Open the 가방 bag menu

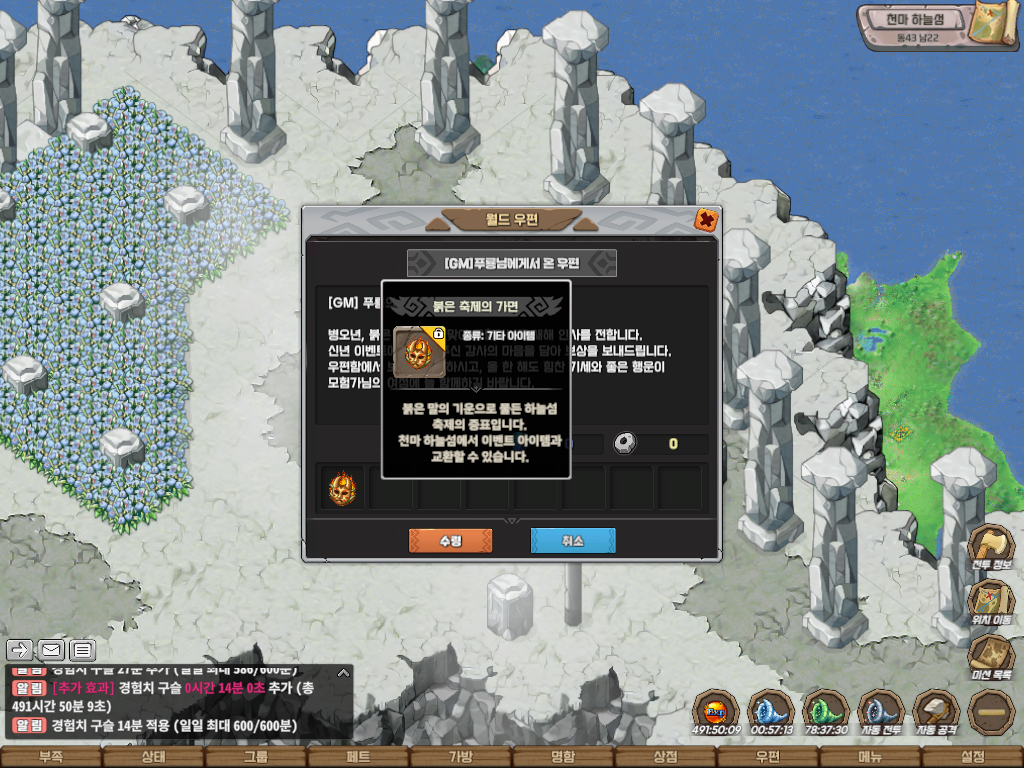coord(460,757)
